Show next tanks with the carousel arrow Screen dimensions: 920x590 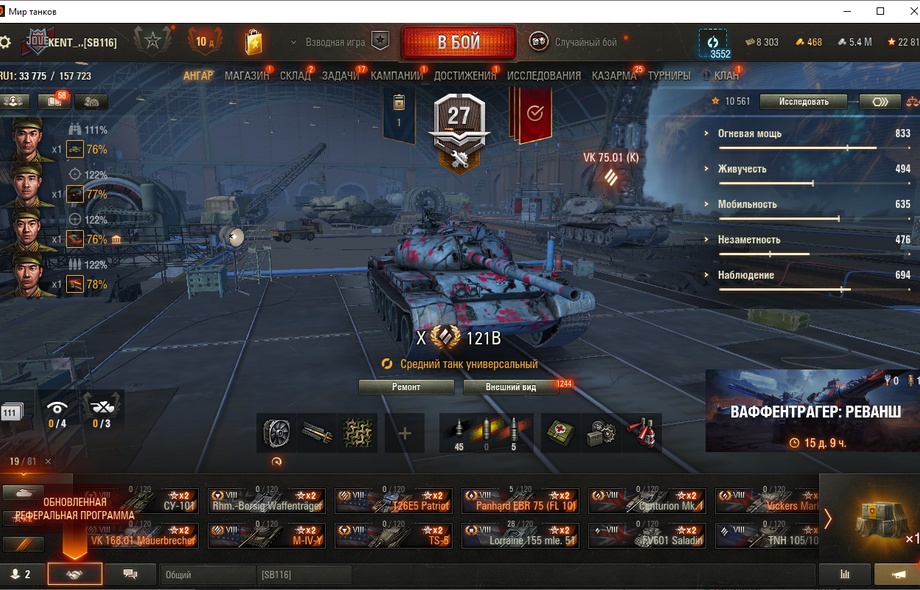pos(827,518)
